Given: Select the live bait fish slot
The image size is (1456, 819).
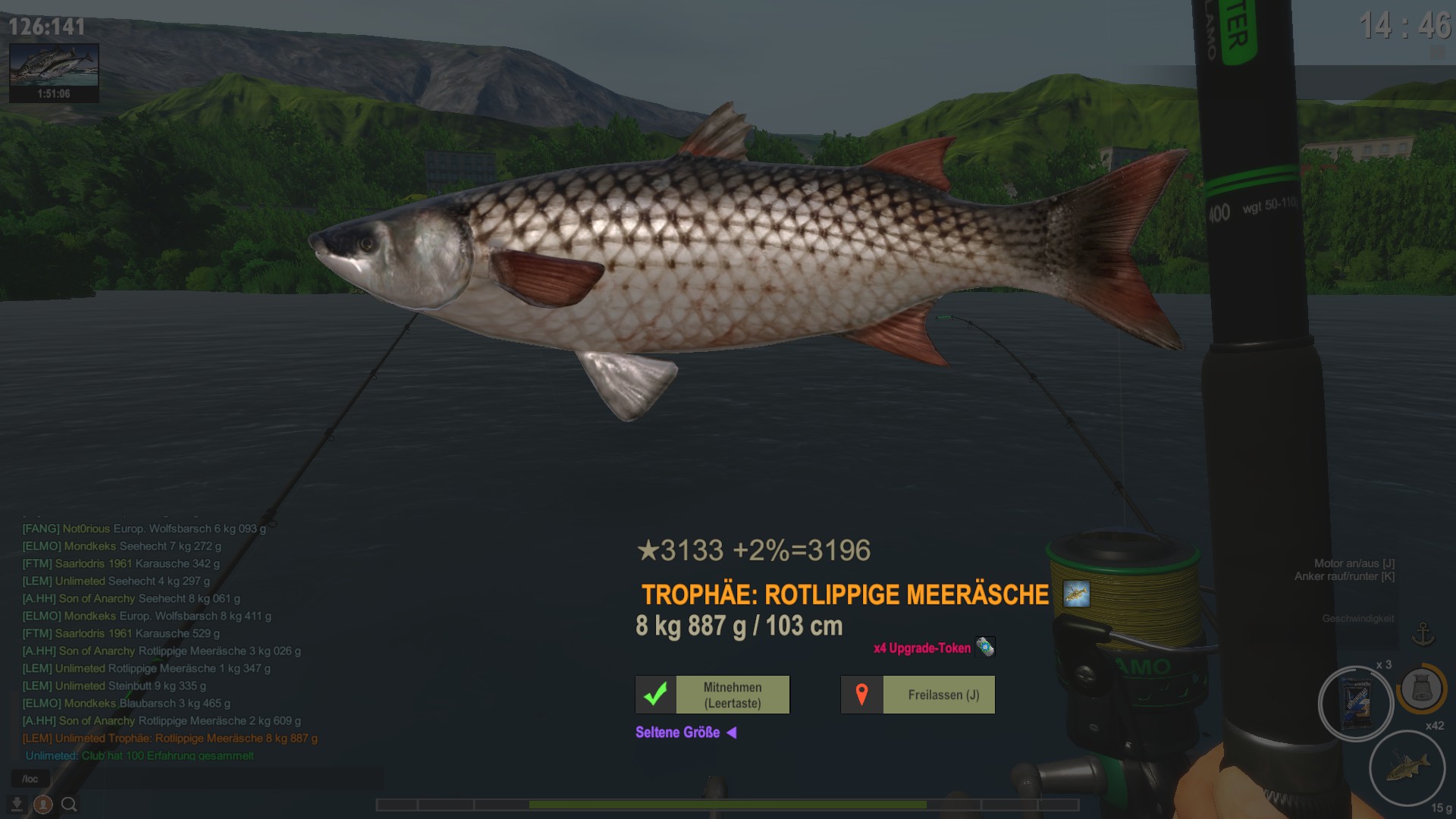Looking at the screenshot, I should tap(1407, 767).
